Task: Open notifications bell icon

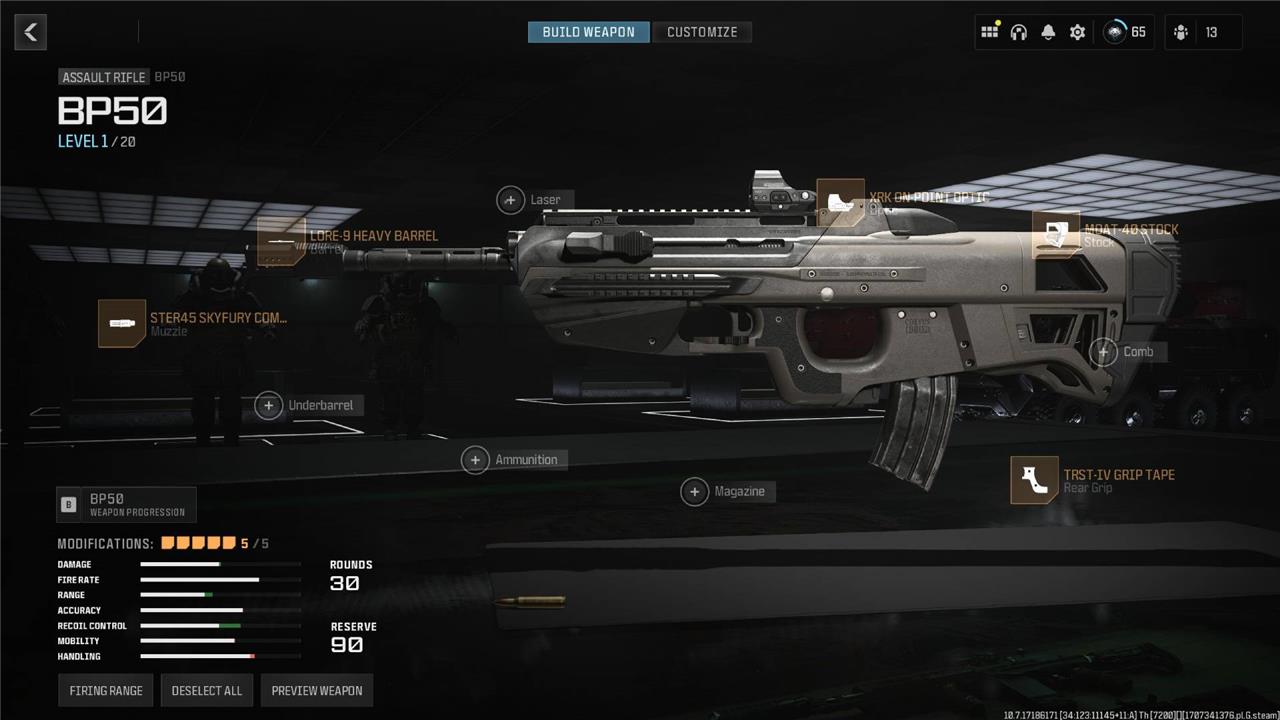Action: [1048, 32]
